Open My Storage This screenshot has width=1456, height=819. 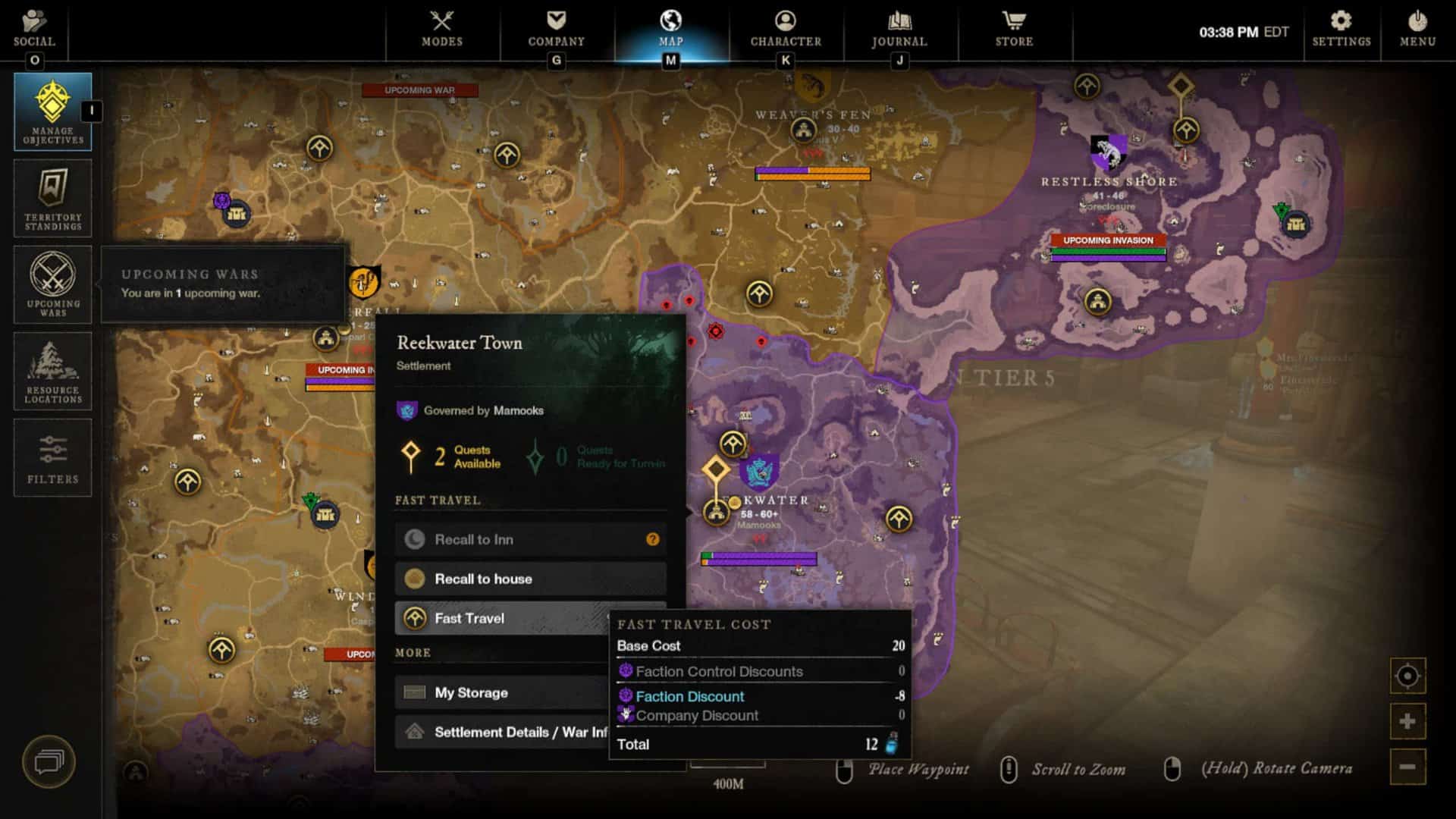pyautogui.click(x=500, y=692)
